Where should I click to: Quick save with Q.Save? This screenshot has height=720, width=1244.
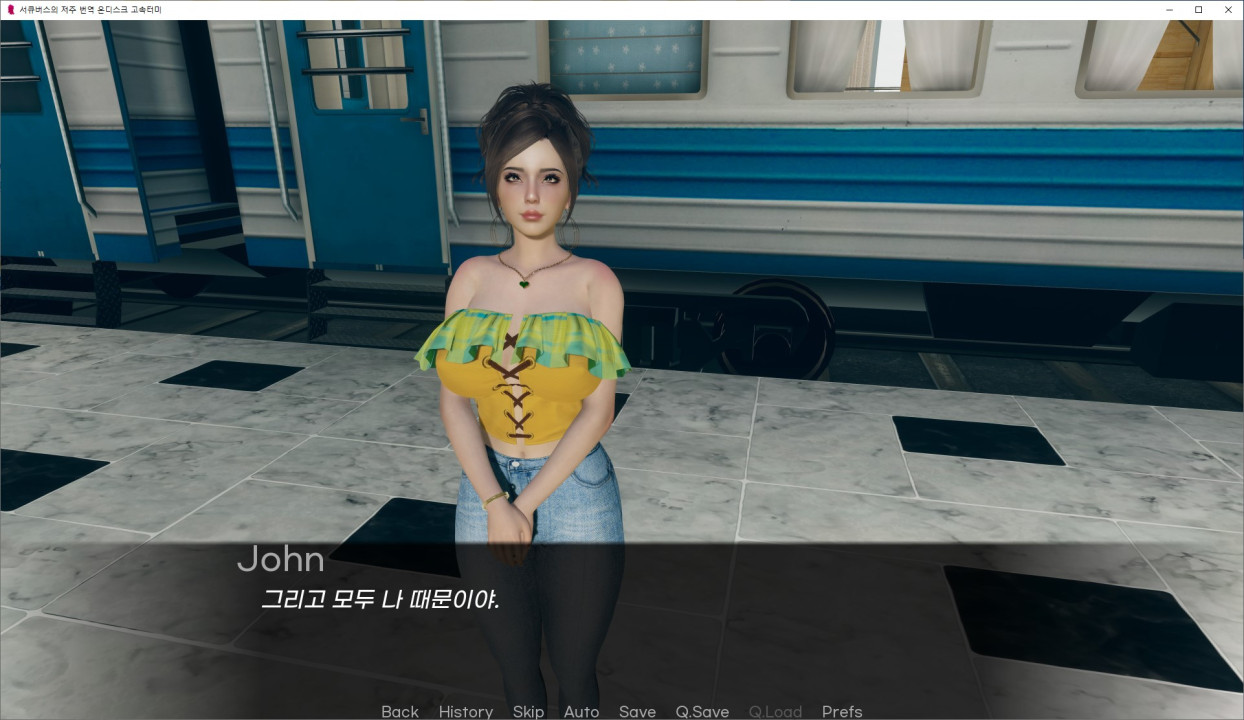702,711
